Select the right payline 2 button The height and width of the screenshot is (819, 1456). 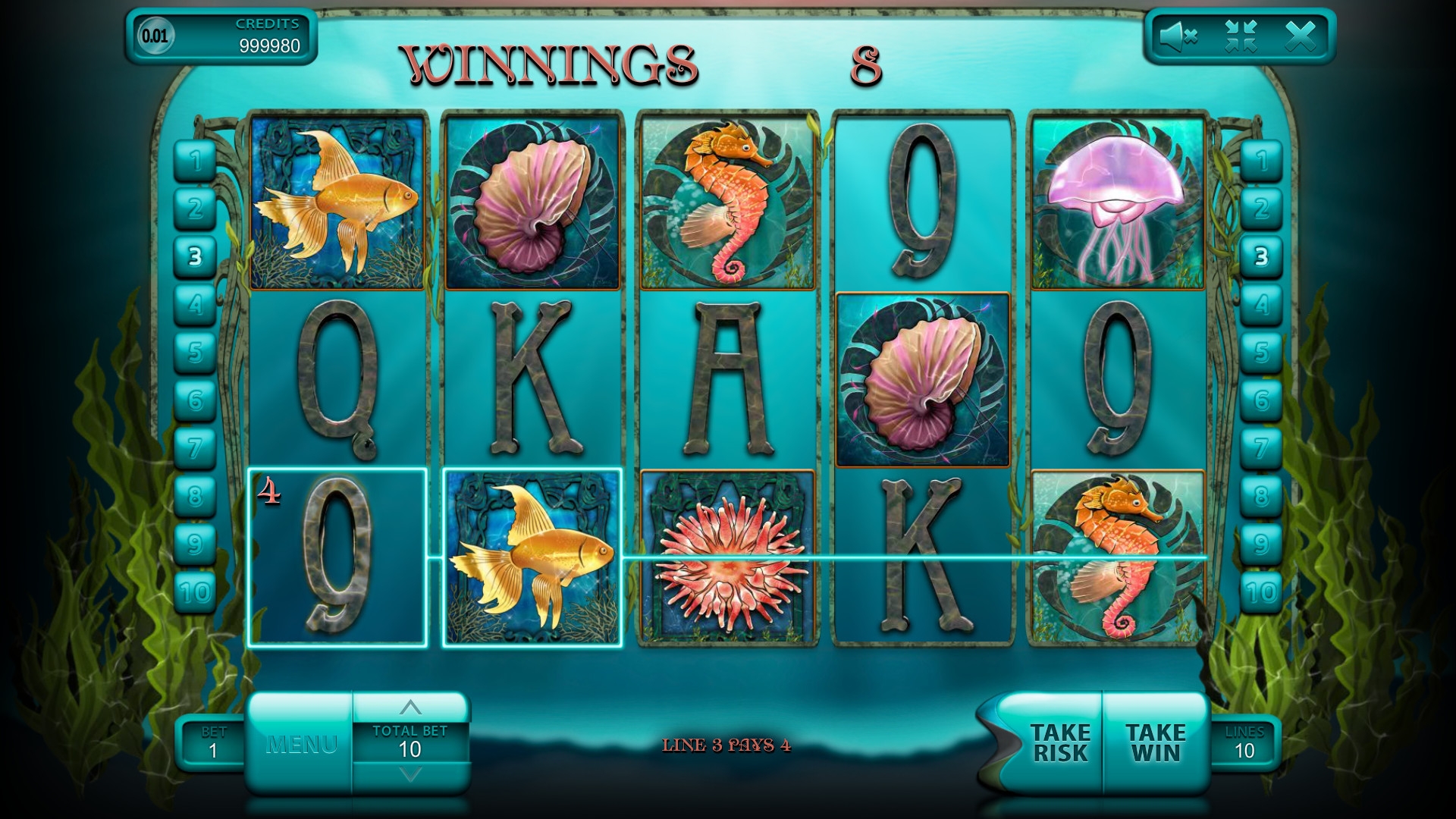click(x=1261, y=209)
